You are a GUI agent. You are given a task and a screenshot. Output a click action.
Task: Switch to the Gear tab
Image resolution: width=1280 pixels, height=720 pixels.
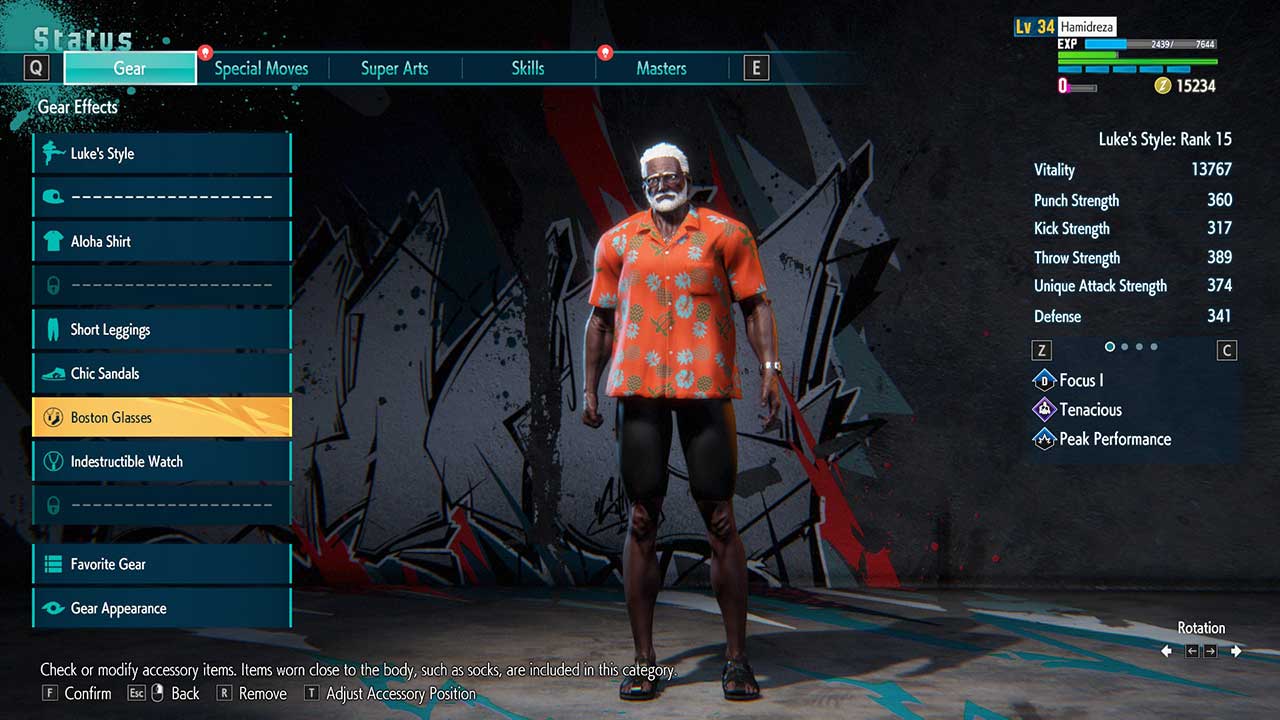130,68
